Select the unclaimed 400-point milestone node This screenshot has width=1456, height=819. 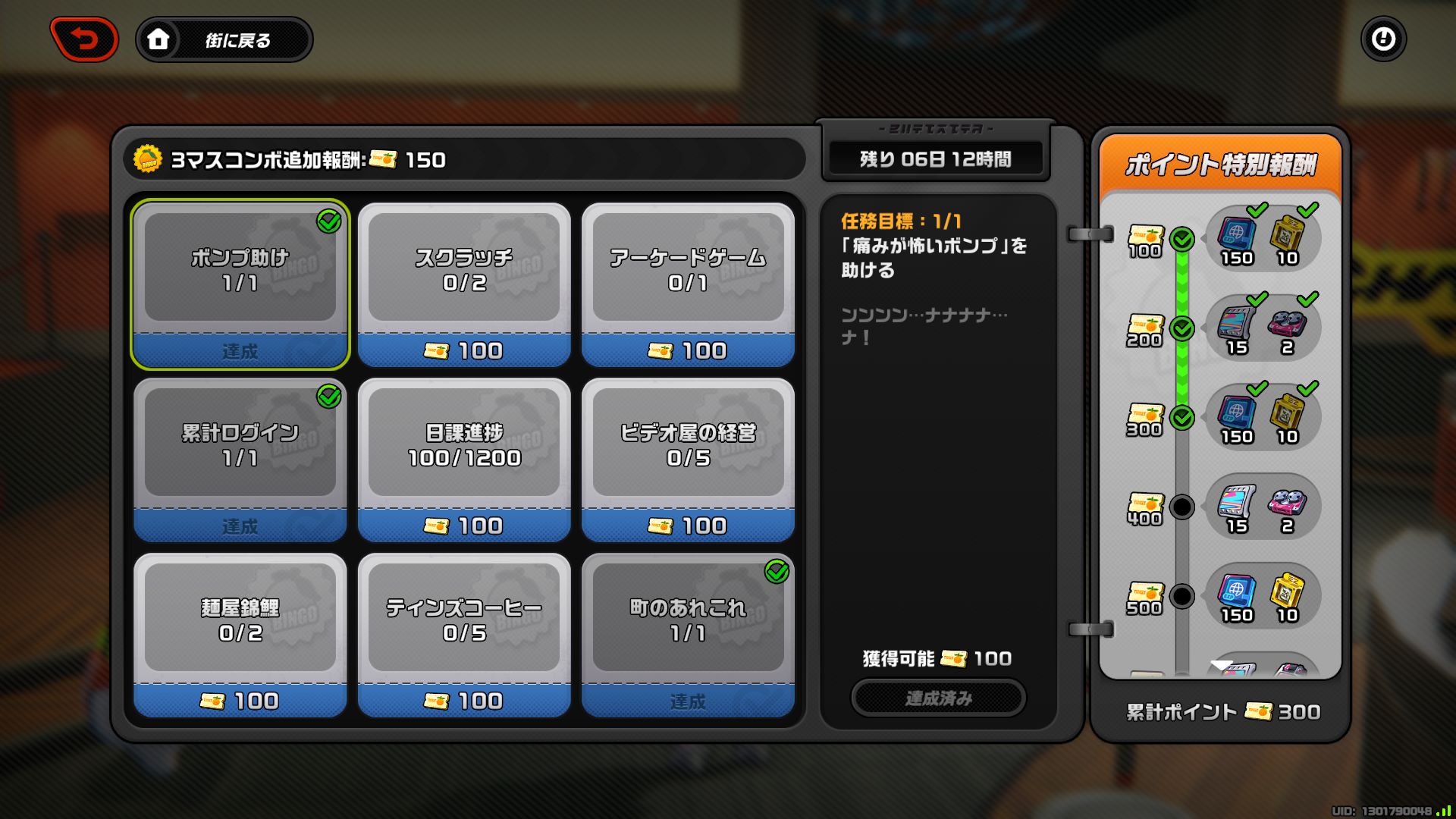pos(1181,507)
